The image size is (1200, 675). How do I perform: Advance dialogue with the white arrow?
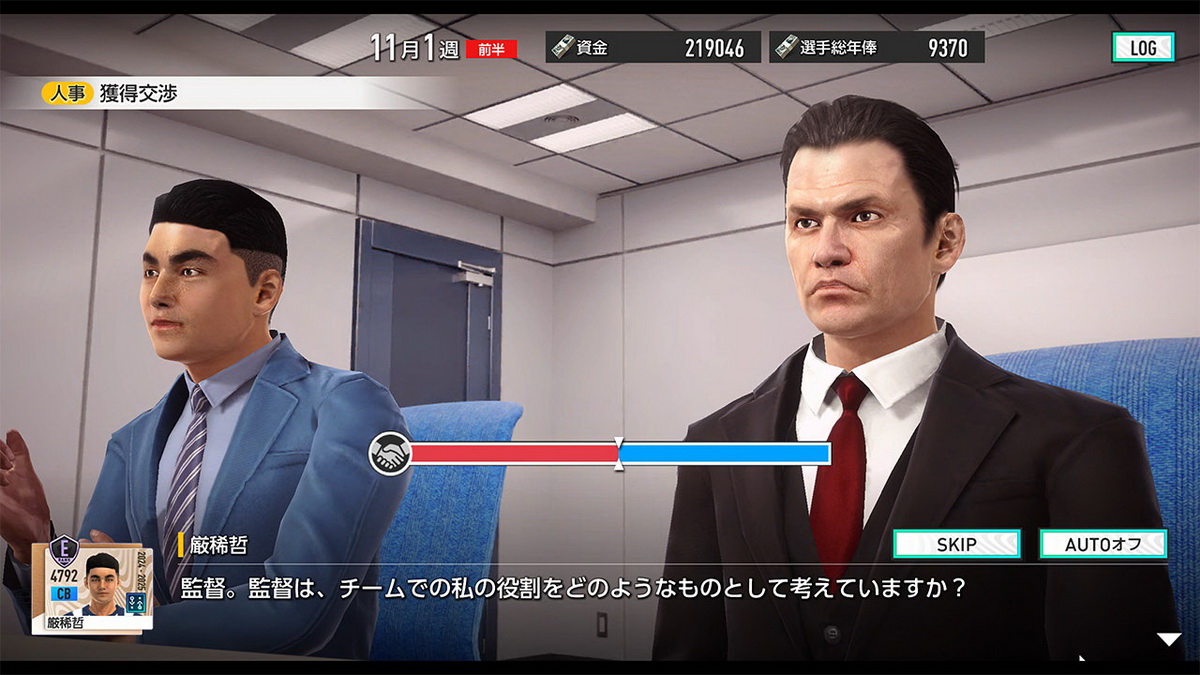1168,640
